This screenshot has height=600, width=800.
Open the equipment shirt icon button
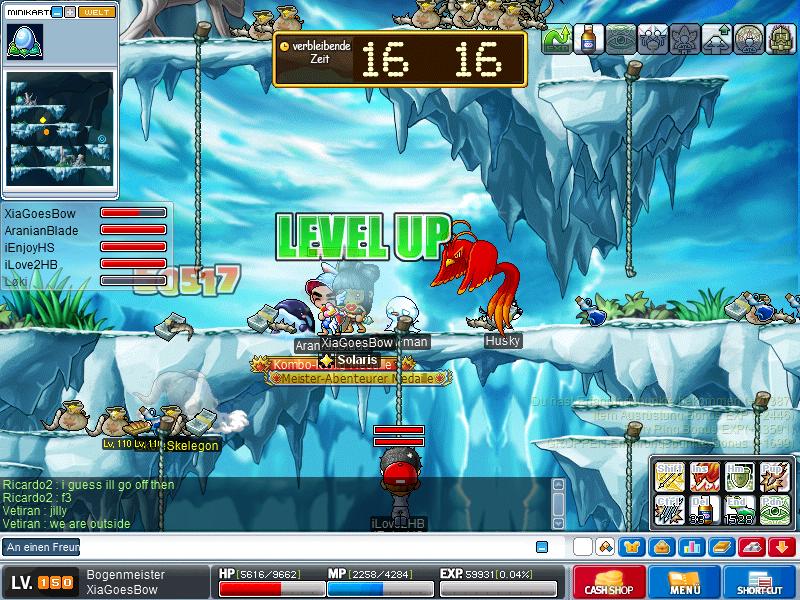(633, 547)
